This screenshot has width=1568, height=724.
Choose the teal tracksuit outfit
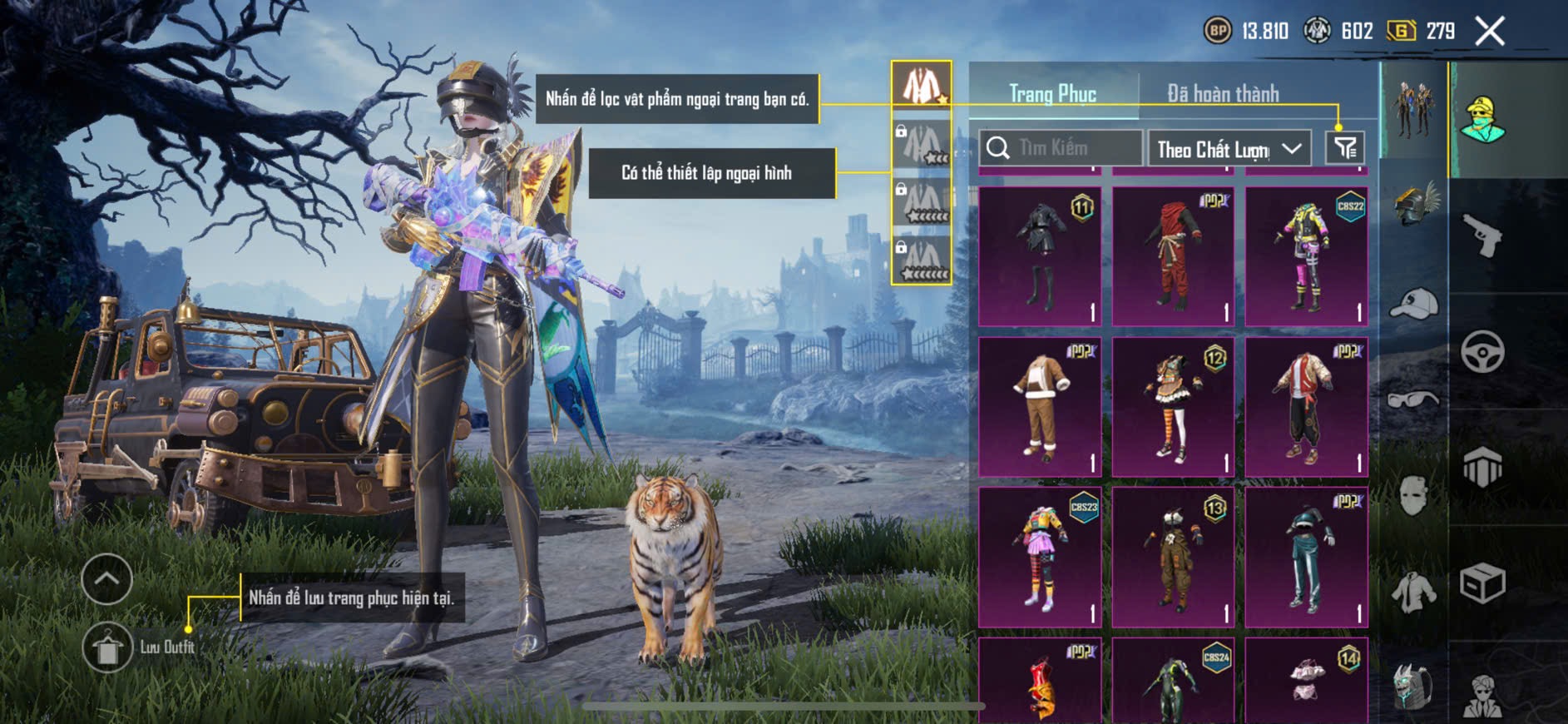tap(1306, 557)
